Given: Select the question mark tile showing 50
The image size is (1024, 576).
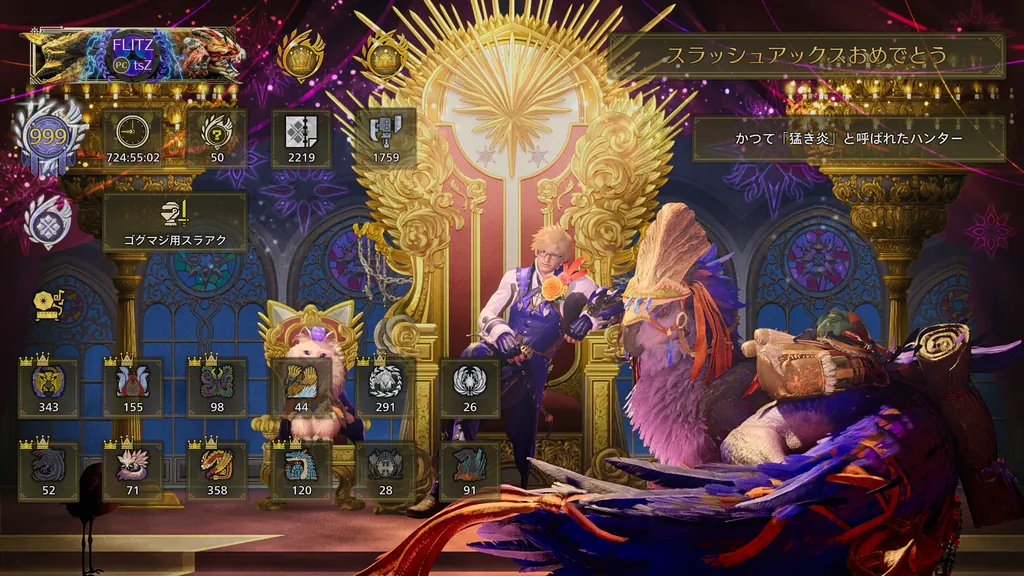Looking at the screenshot, I should pos(217,138).
